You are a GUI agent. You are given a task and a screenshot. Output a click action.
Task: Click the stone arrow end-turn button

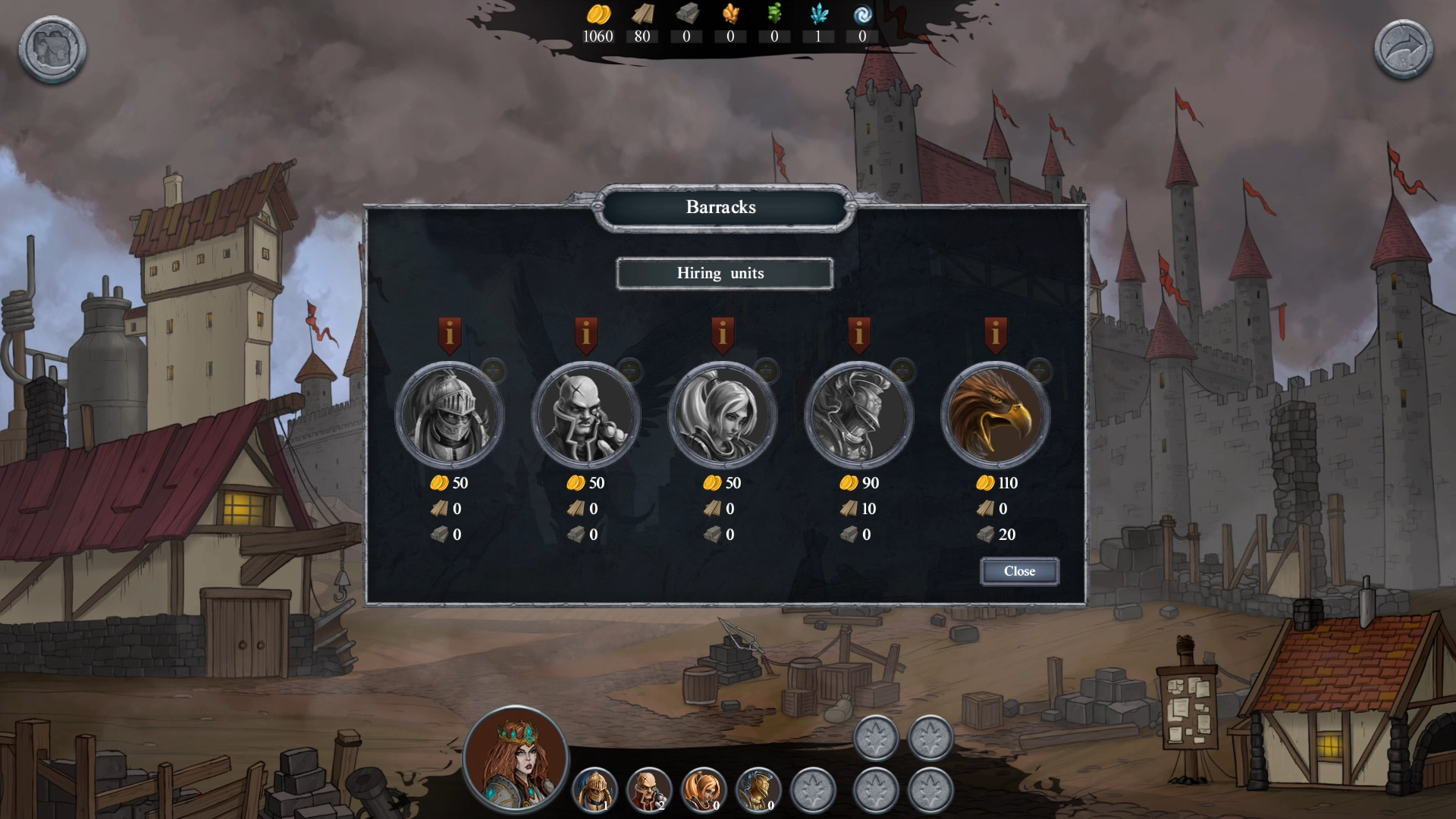pos(1404,49)
